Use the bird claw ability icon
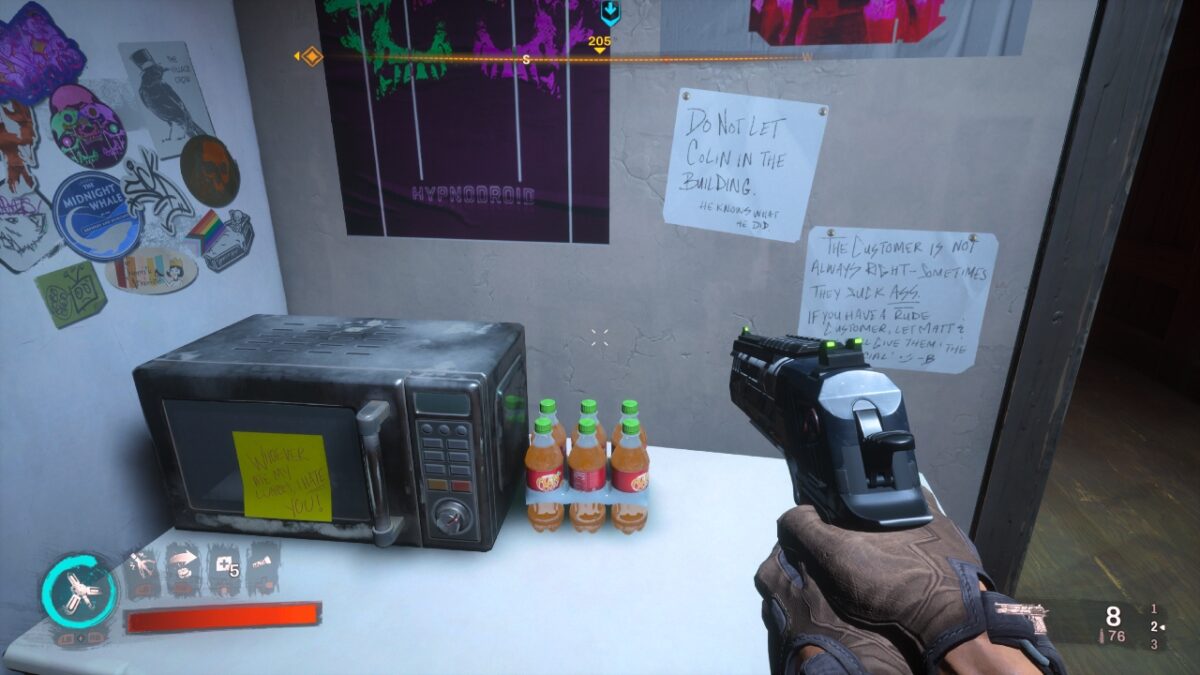1200x675 pixels. coord(141,565)
